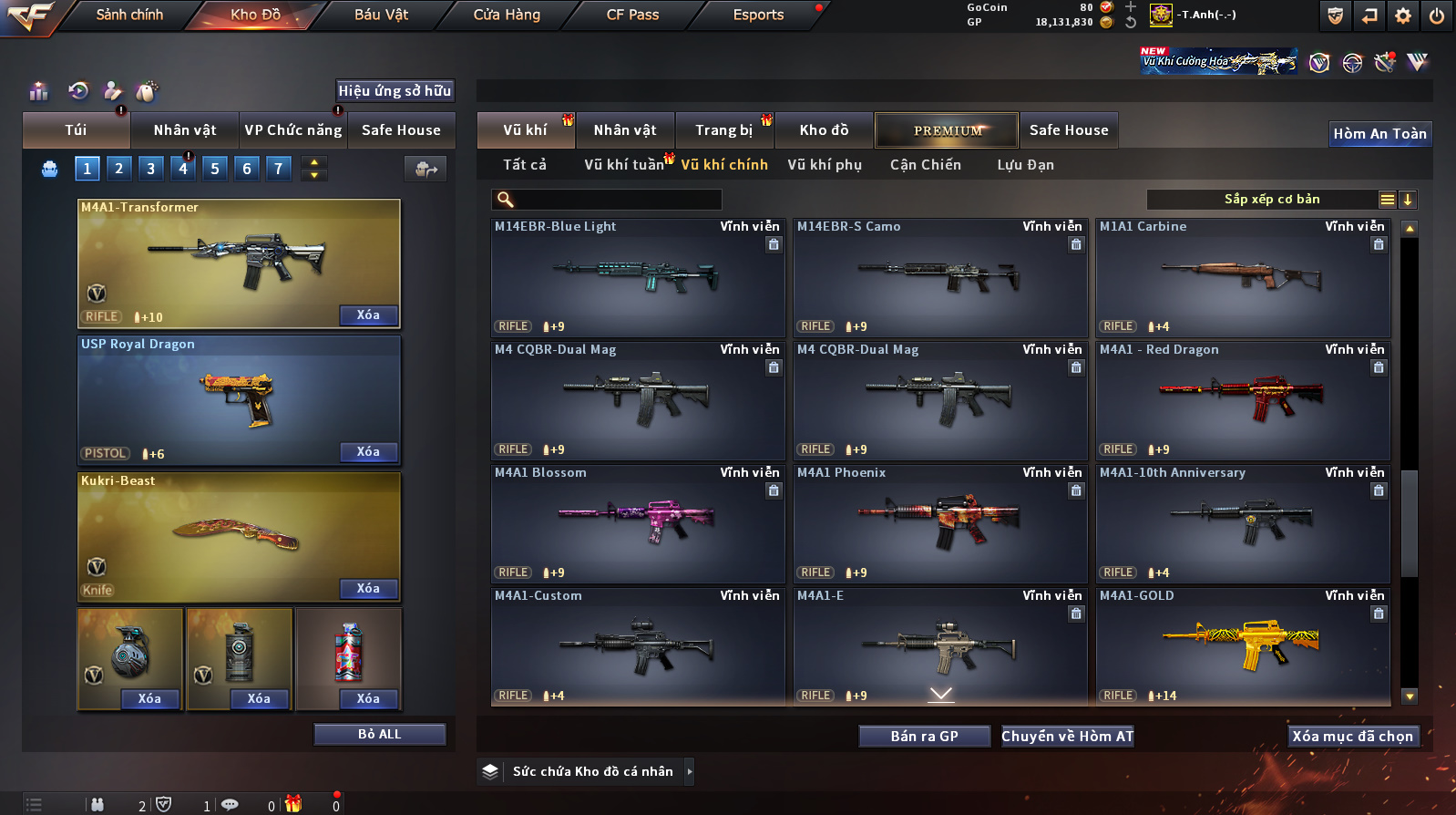Select bag number 3

click(x=151, y=169)
